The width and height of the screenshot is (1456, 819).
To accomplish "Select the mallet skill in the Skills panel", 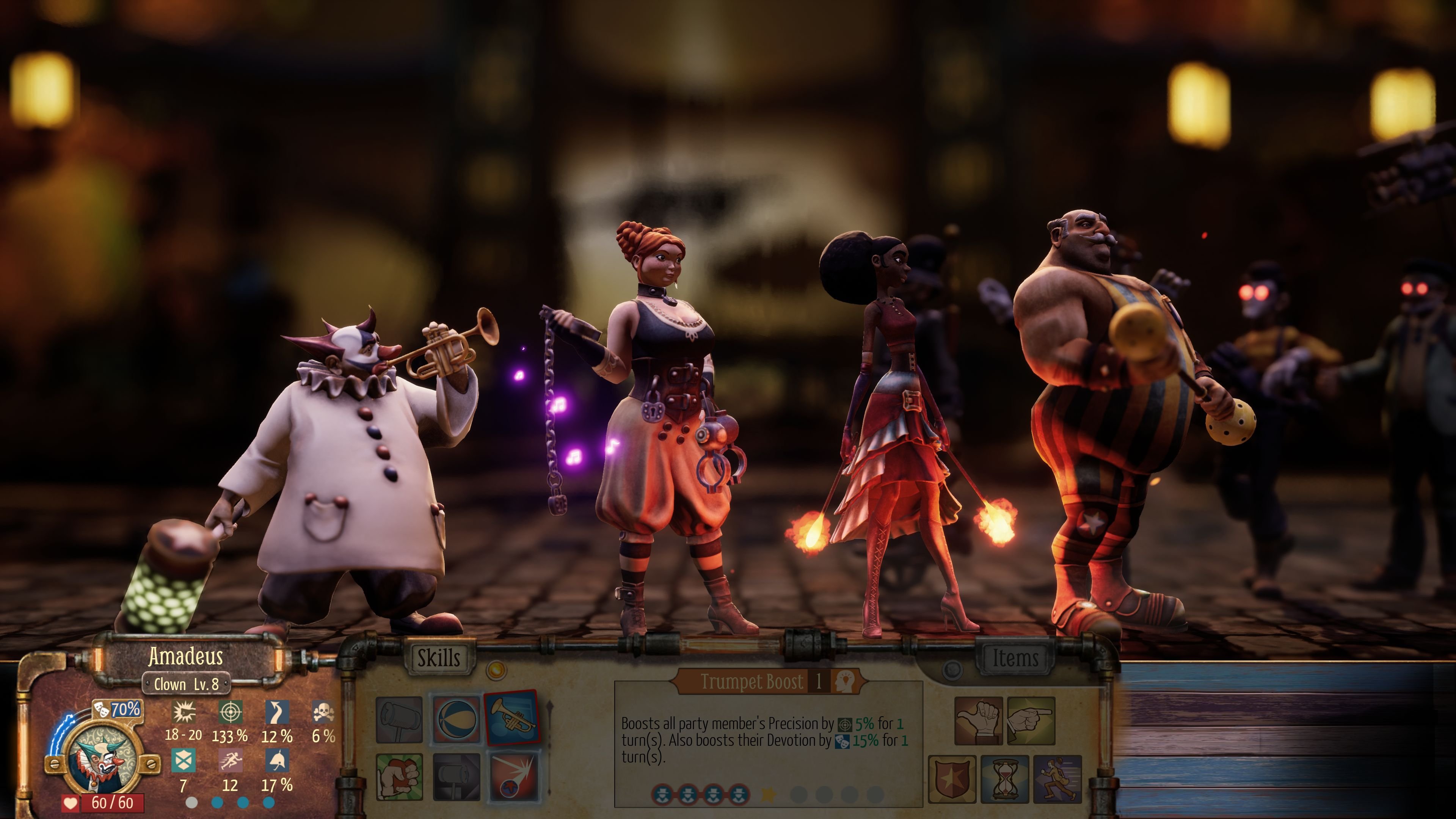I will 399,720.
